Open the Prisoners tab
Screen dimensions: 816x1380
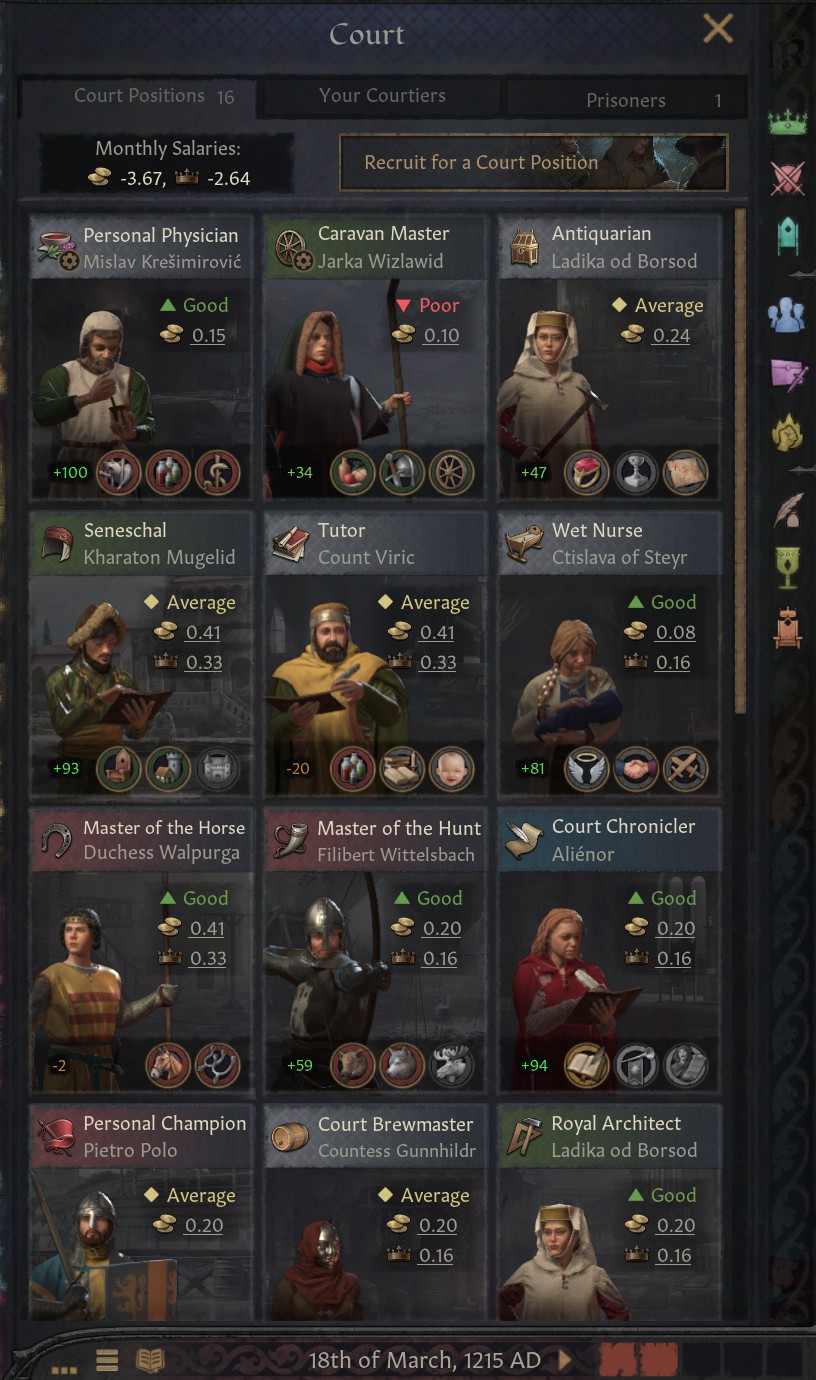[x=626, y=100]
